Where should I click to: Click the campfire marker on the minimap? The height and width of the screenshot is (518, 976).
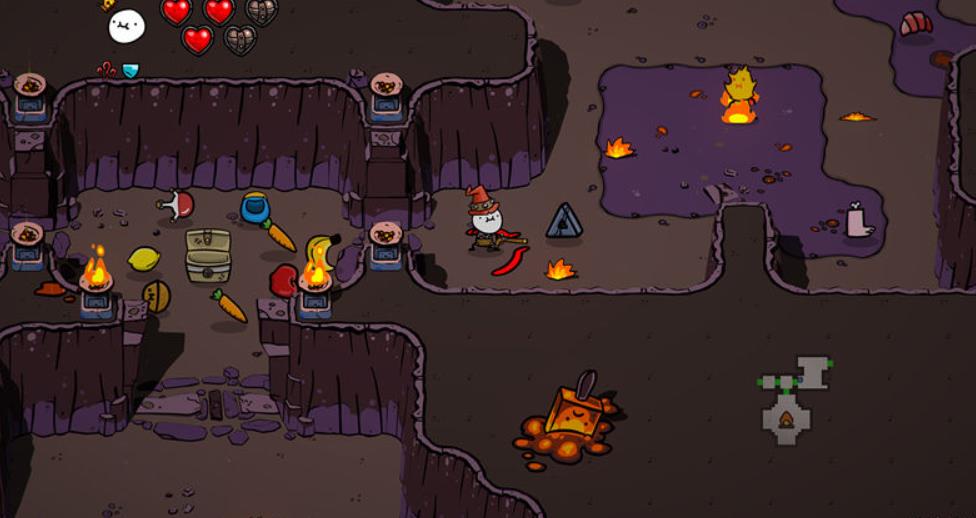[787, 418]
